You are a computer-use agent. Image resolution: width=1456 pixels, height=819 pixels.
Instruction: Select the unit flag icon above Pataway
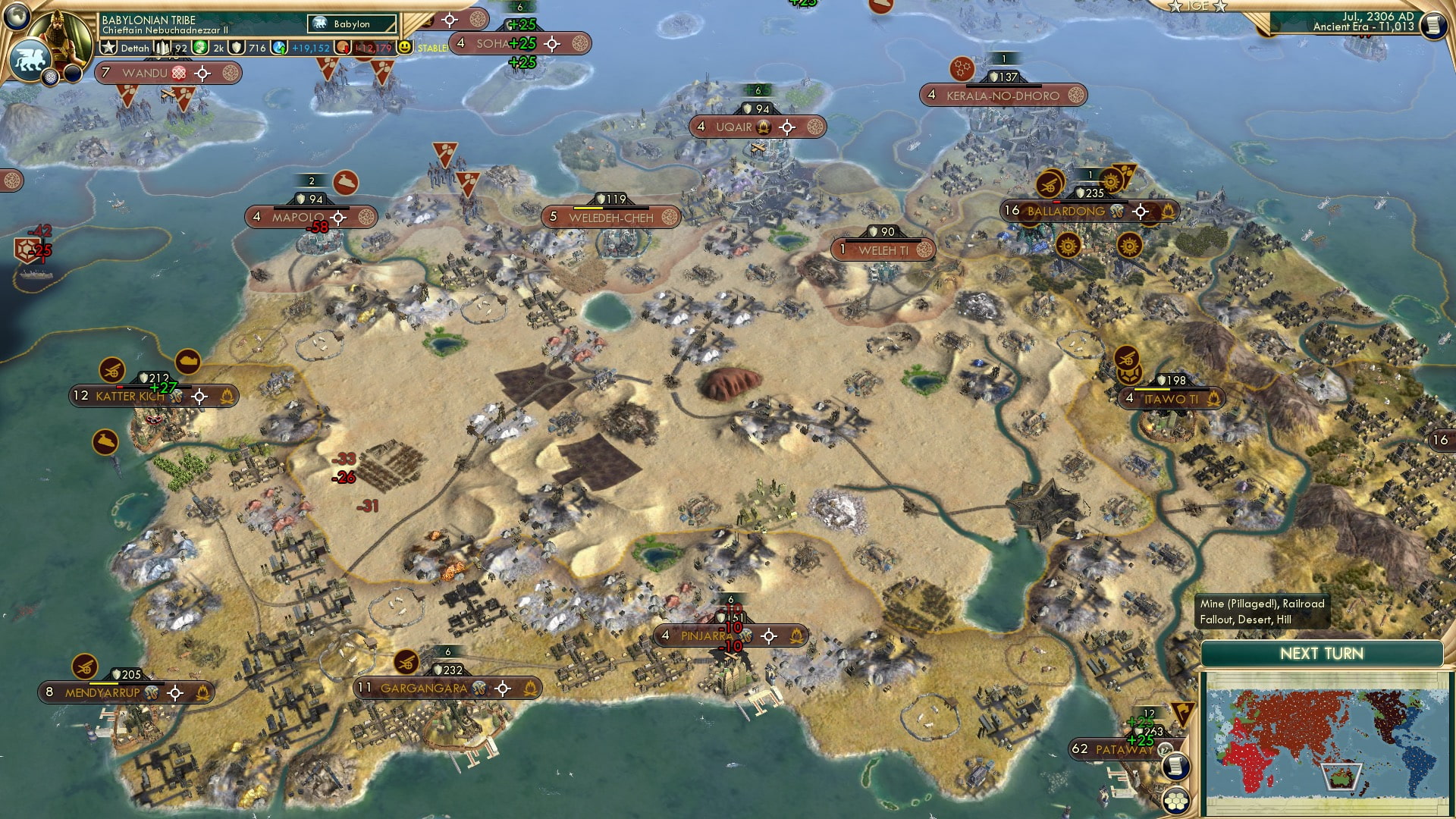[x=1181, y=714]
